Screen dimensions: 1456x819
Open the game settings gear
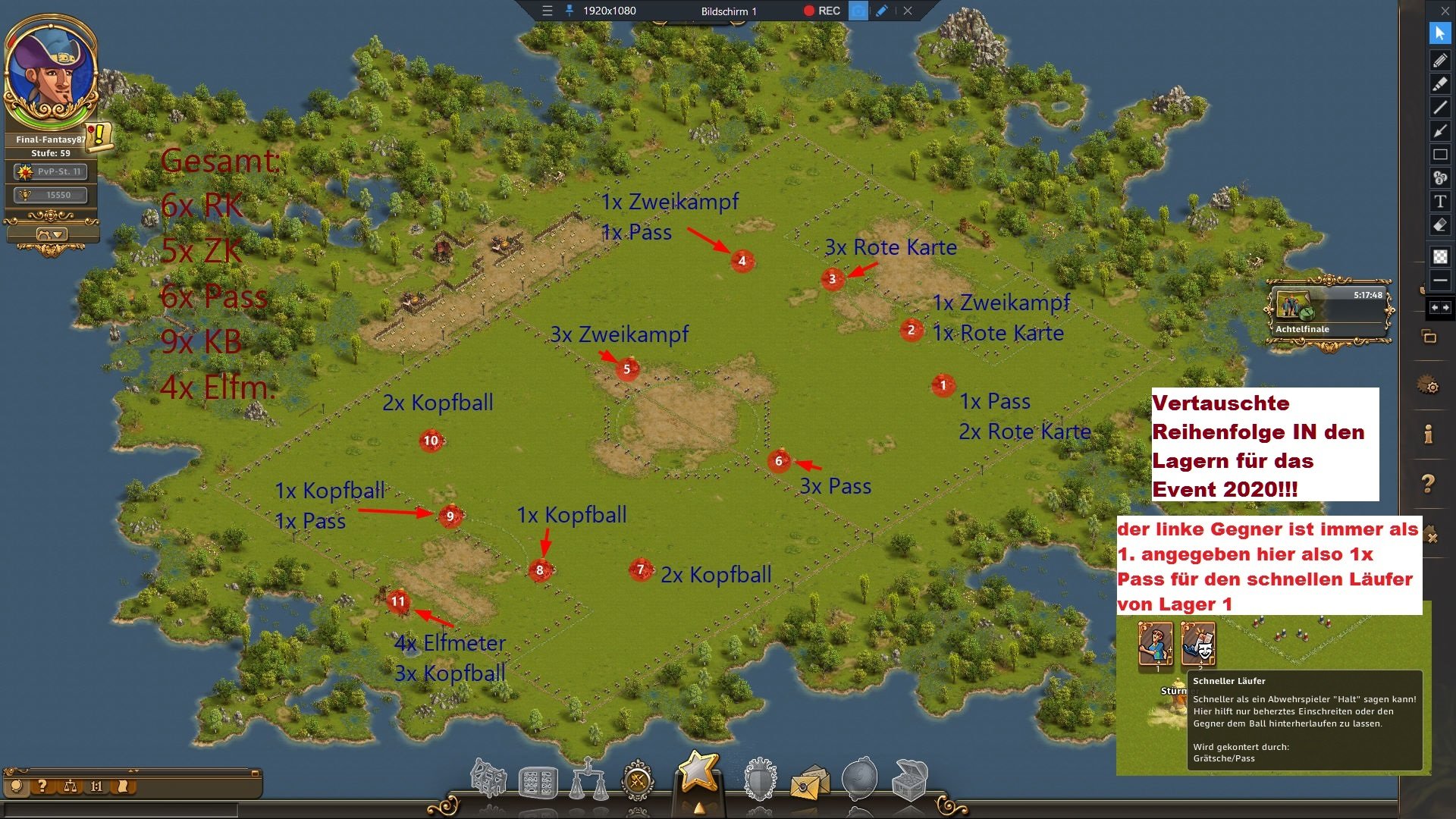coord(1429,387)
